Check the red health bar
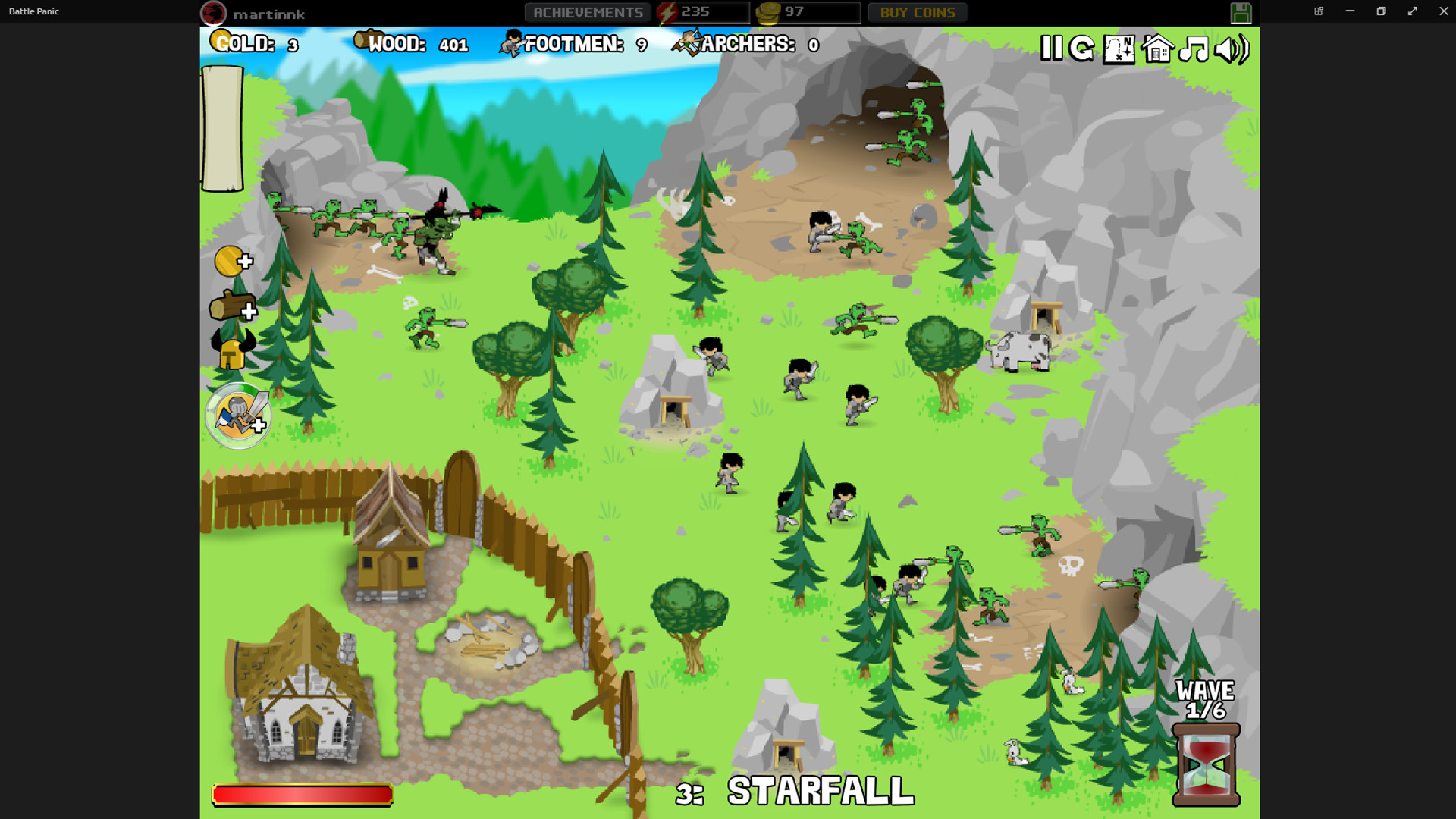Viewport: 1456px width, 819px height. pos(301,793)
